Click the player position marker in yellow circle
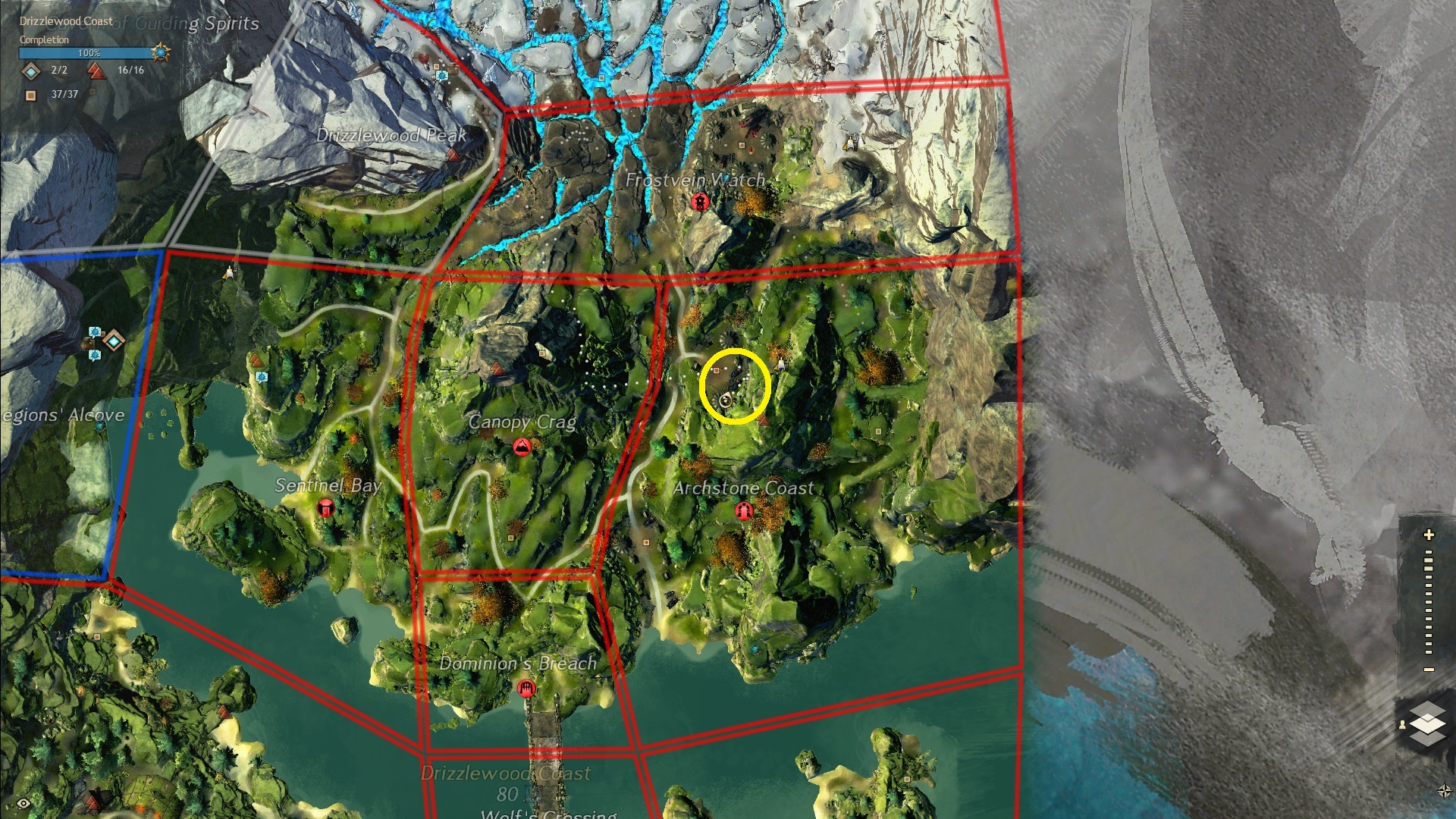The image size is (1456, 819). pos(726,400)
